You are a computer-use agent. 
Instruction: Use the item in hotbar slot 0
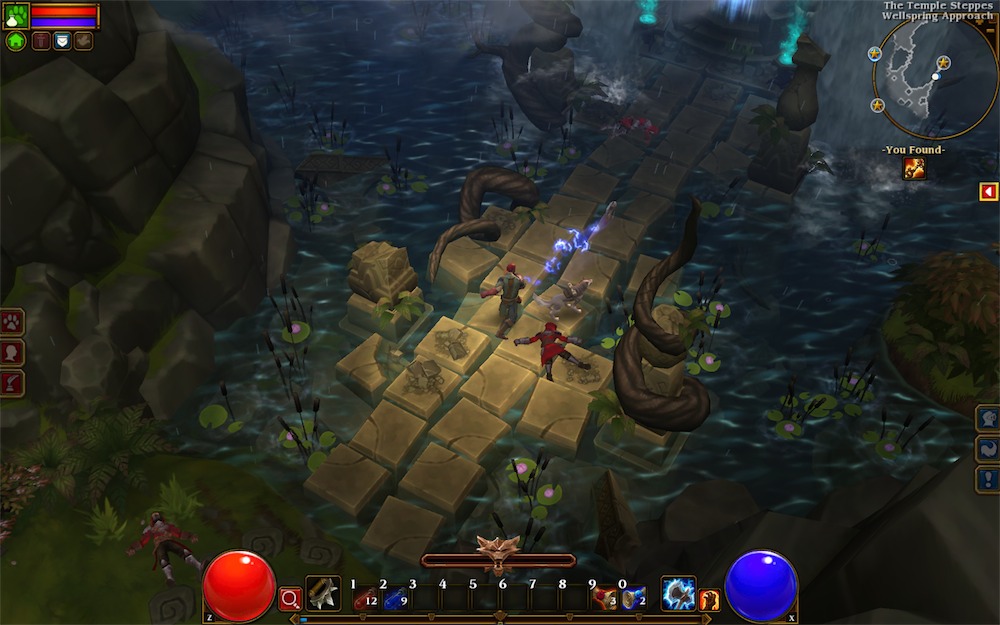(x=633, y=598)
